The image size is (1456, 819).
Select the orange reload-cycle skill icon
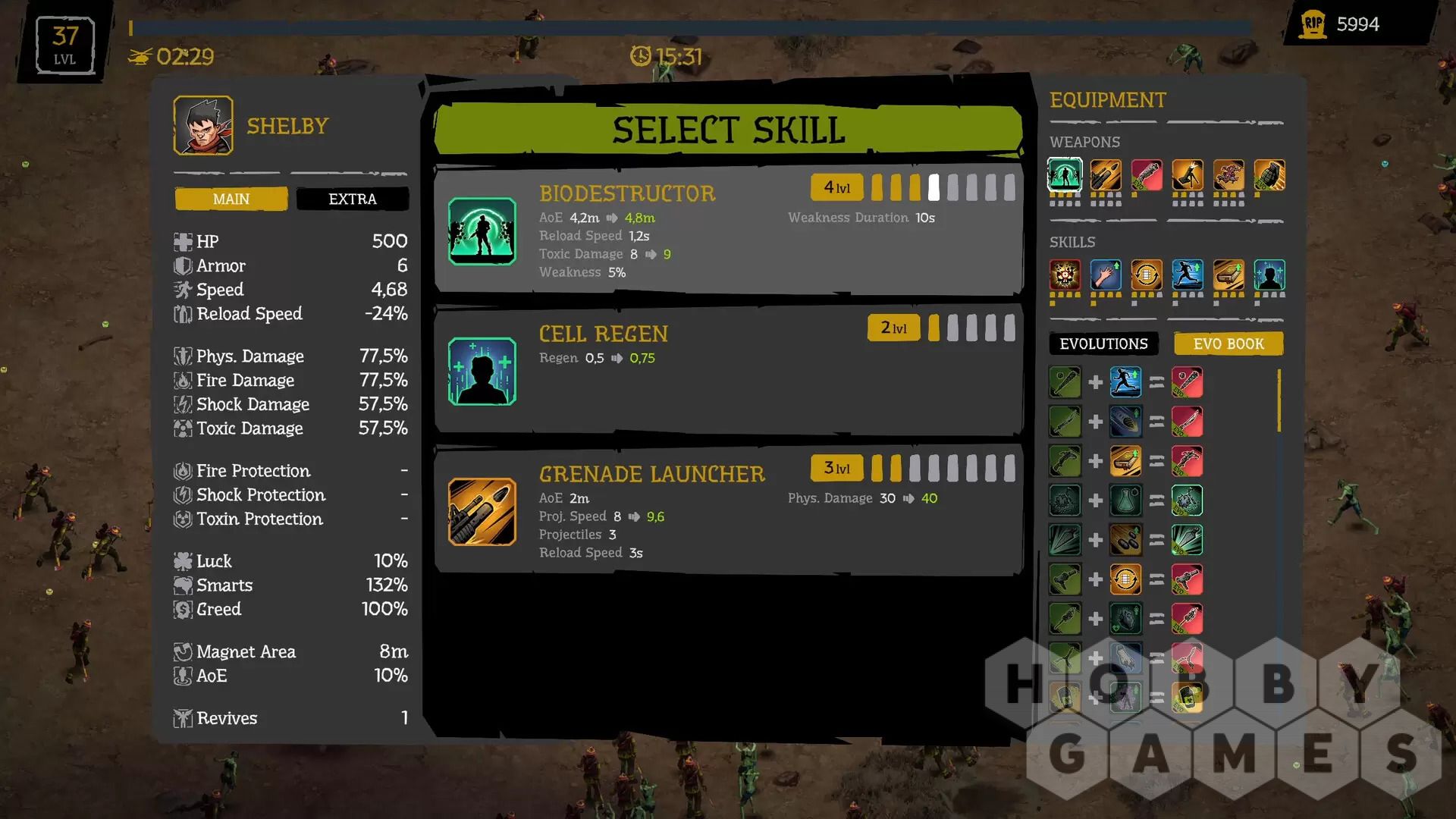(1147, 275)
